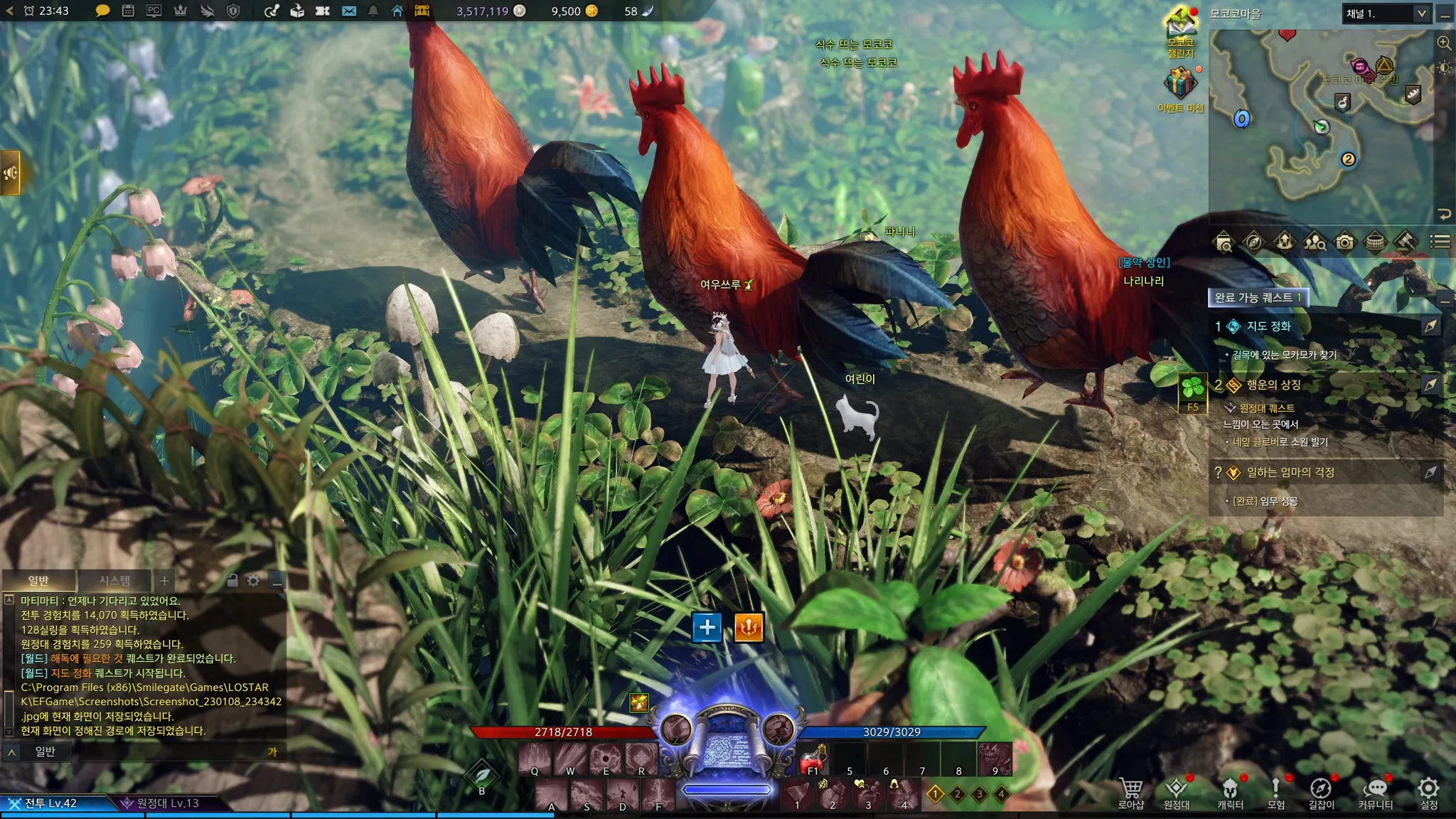Open the 모험 adventure menu

1275,792
